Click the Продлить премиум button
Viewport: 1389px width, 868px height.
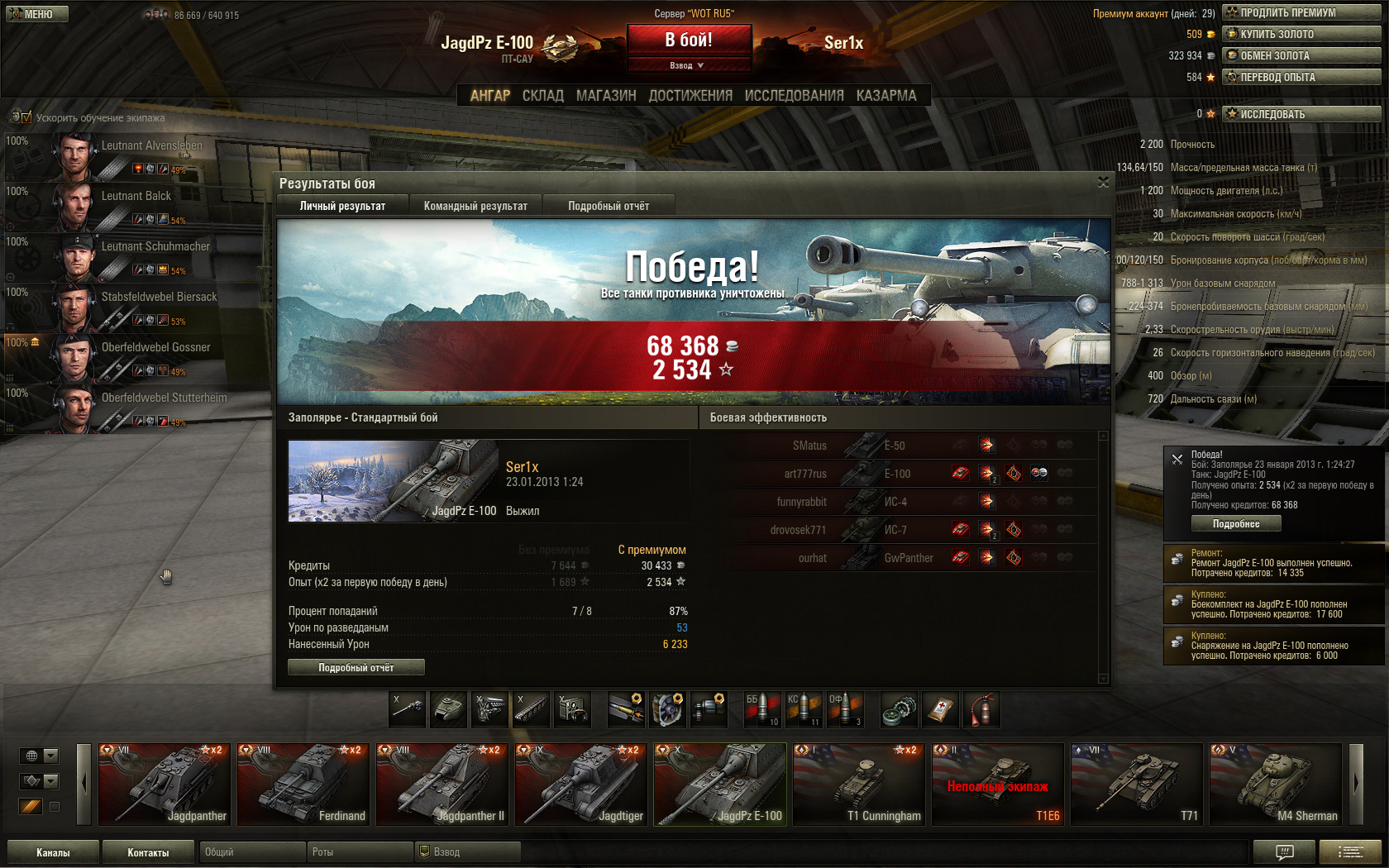pyautogui.click(x=1301, y=12)
